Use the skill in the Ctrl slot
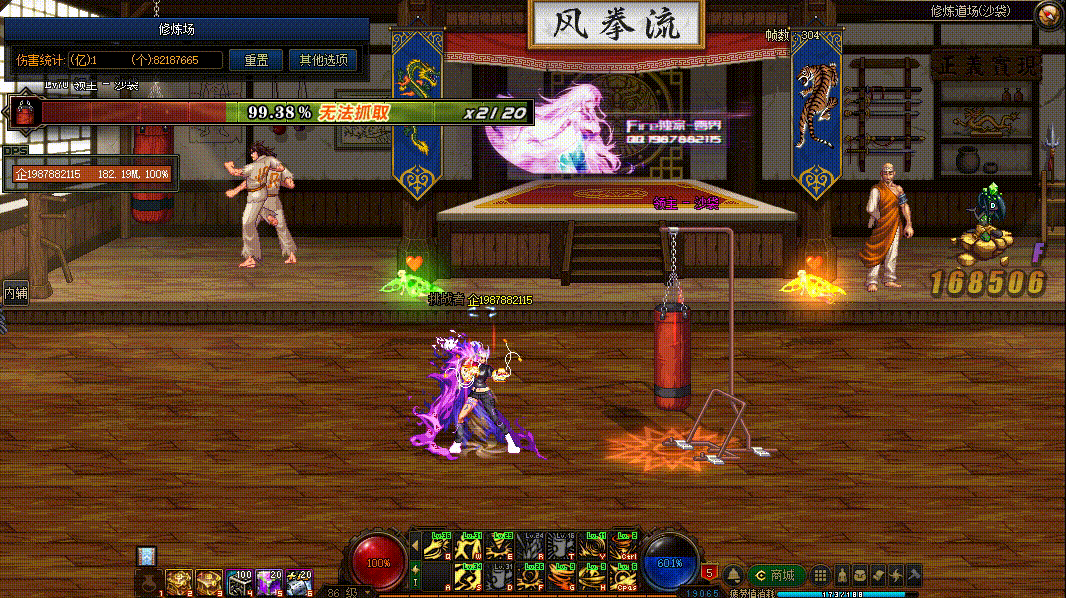 [x=624, y=547]
